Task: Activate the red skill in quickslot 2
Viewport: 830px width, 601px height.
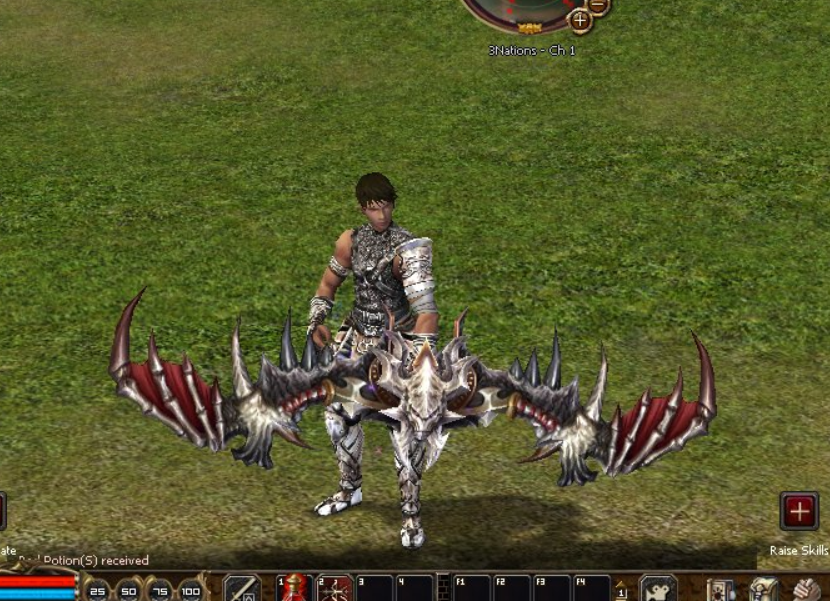Action: [x=335, y=588]
